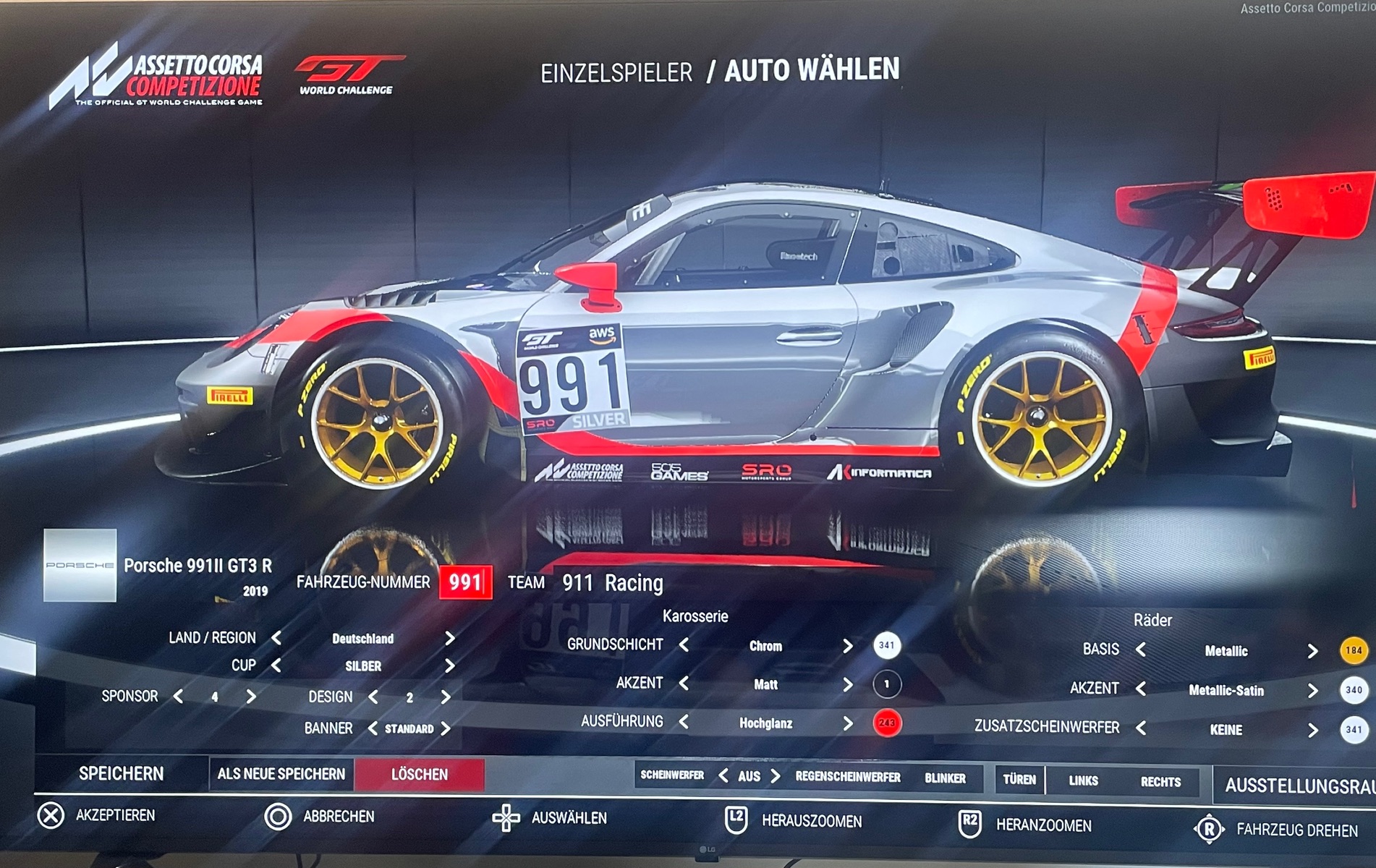Screen dimensions: 1376x868
Task: Open the red Ausführung color swatch
Action: pos(886,723)
